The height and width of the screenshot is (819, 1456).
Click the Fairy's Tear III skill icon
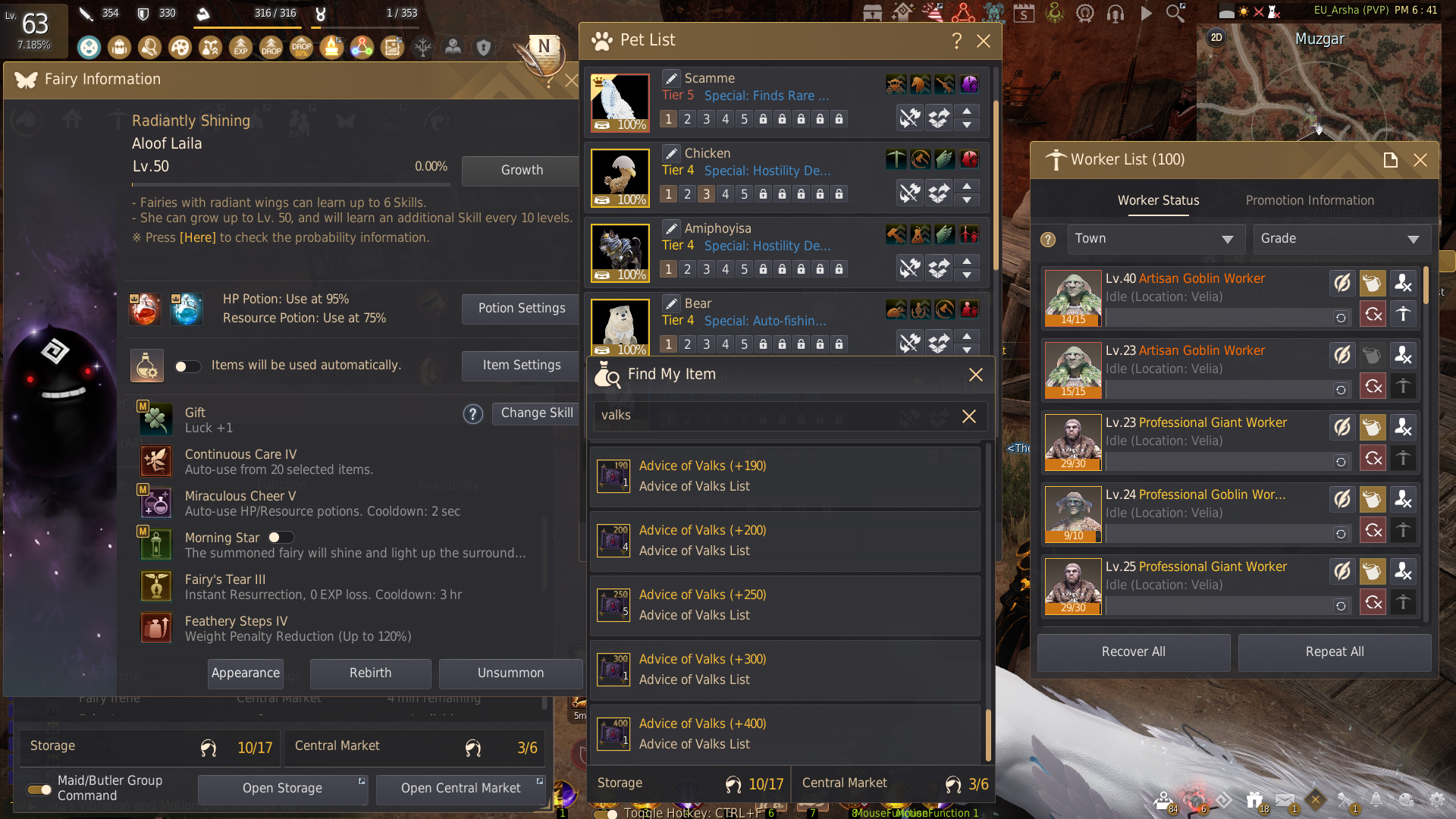(x=155, y=585)
